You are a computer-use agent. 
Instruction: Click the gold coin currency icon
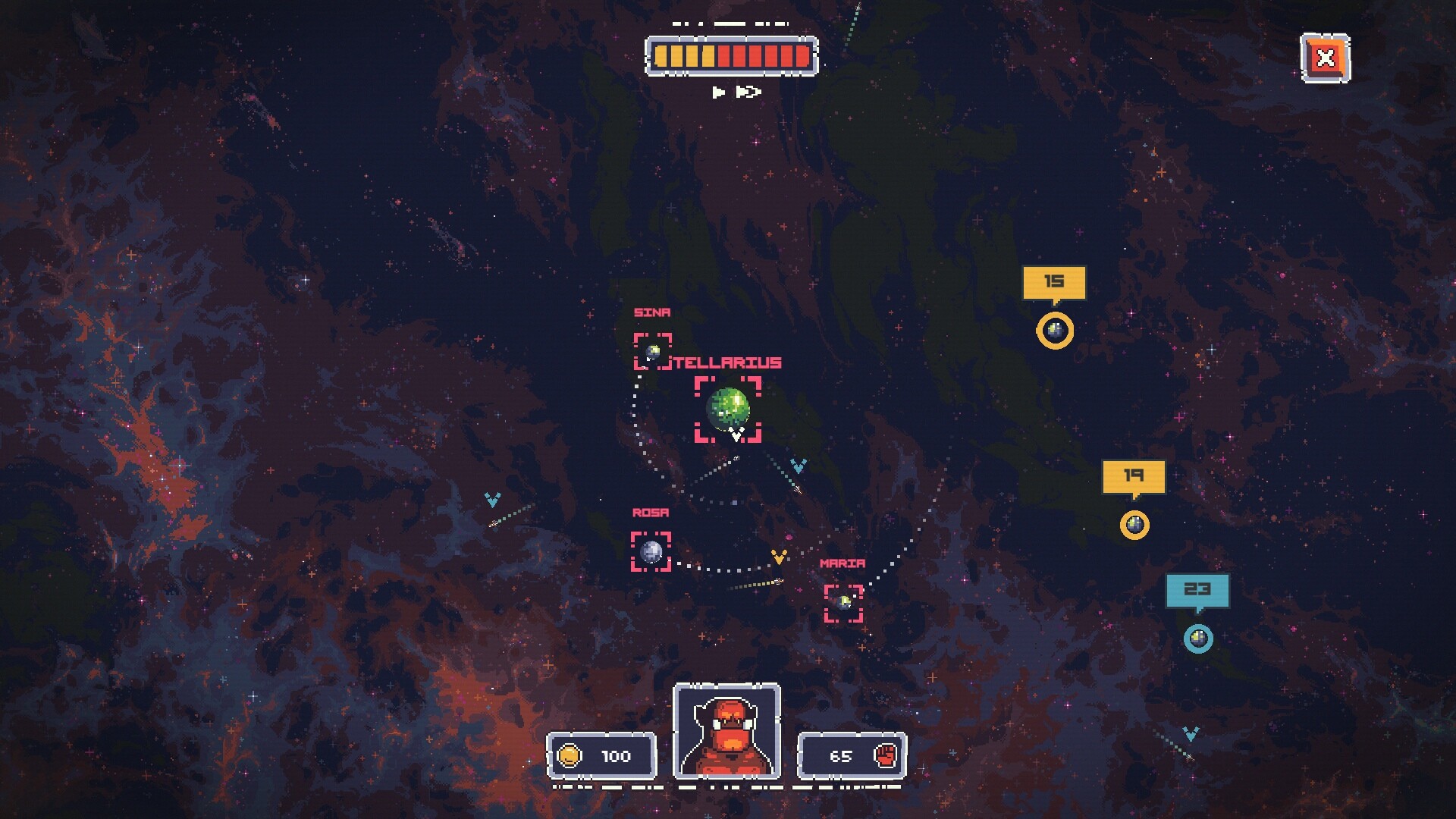[570, 756]
